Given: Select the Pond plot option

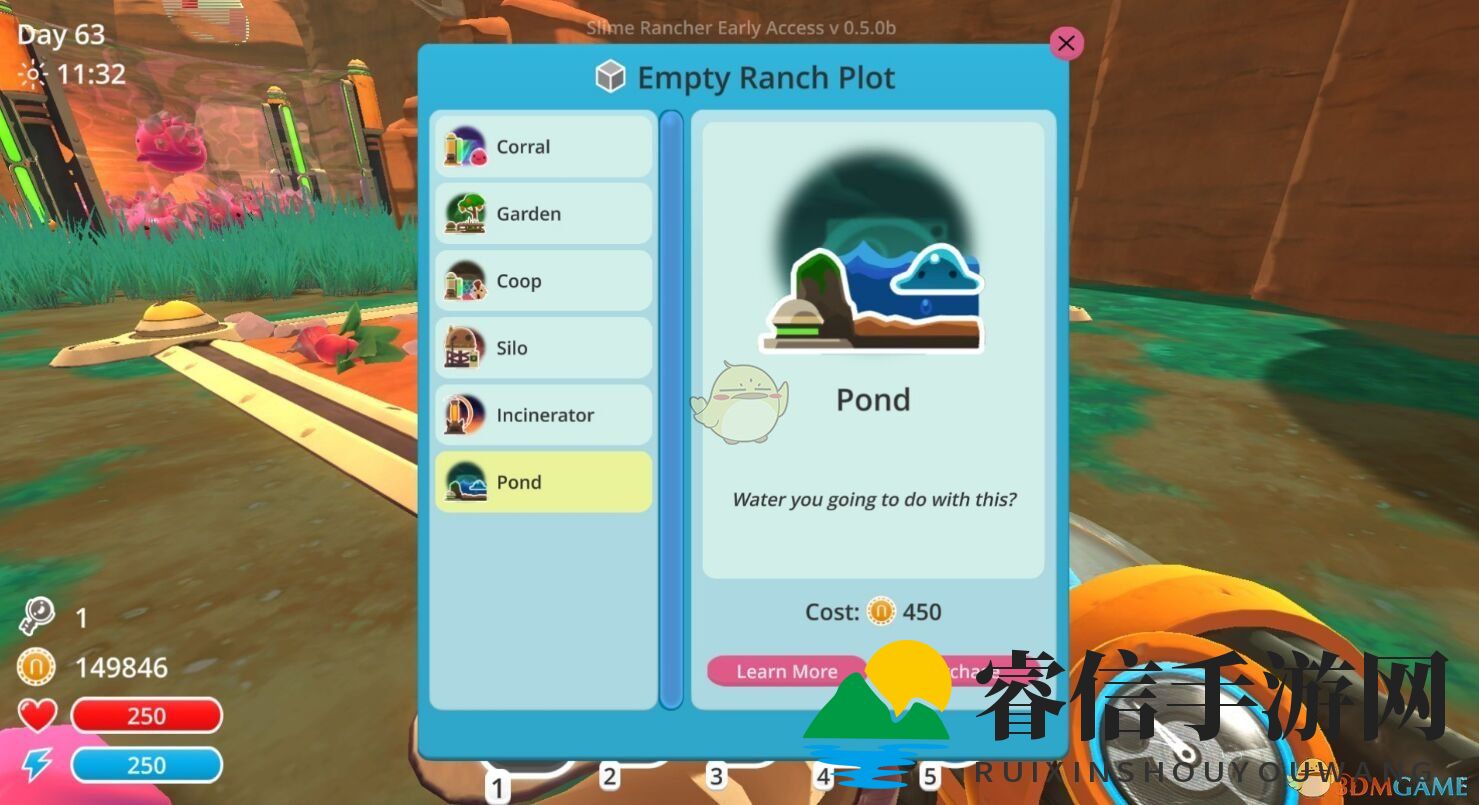Looking at the screenshot, I should tap(543, 482).
